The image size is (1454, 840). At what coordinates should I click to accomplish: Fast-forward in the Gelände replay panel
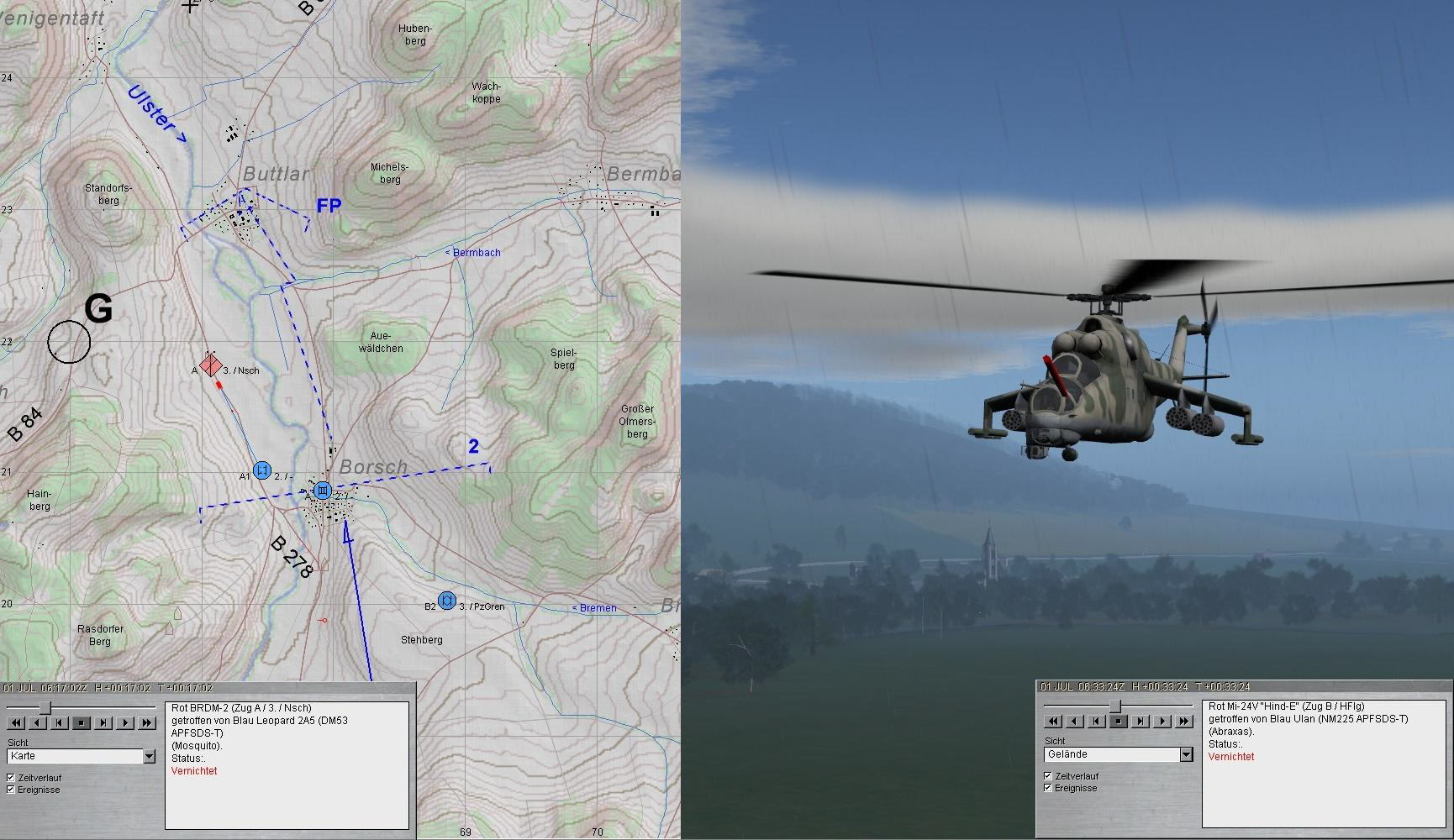1184,721
